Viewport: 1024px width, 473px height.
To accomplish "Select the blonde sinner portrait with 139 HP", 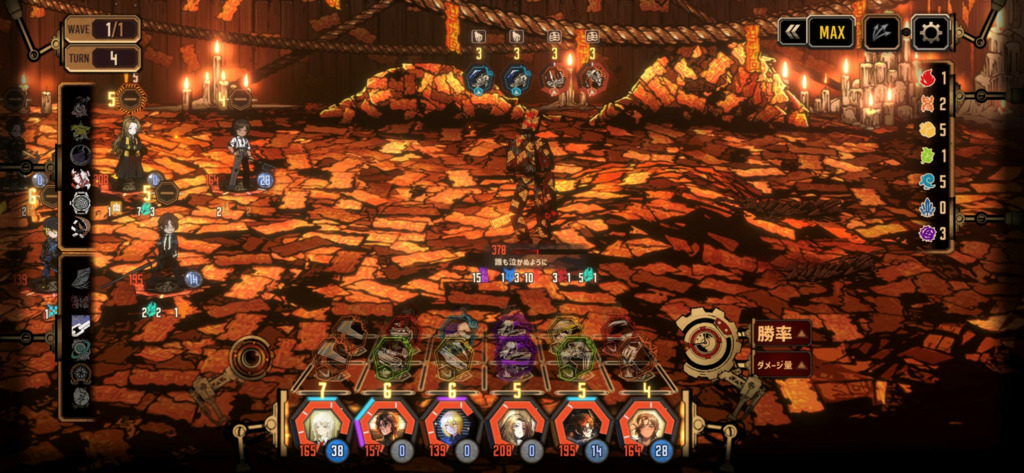I will pos(451,425).
